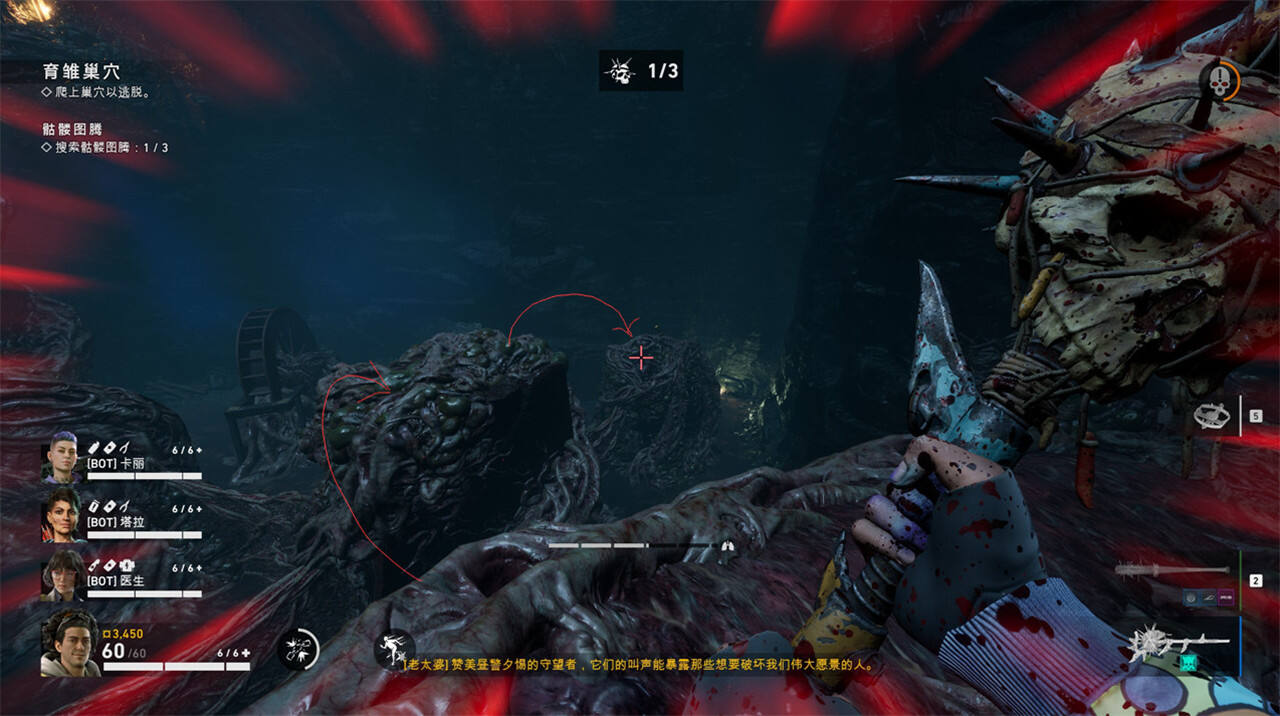The height and width of the screenshot is (716, 1280).
Task: Open the 育雏巢穴 objective tracker
Action: (x=82, y=72)
